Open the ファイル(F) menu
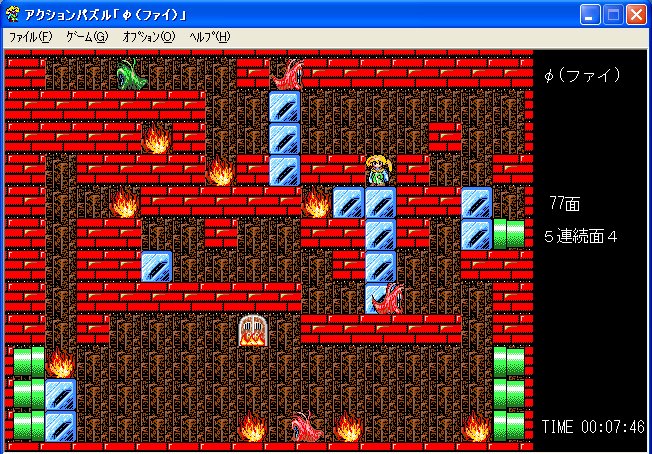The height and width of the screenshot is (454, 652). (30, 37)
